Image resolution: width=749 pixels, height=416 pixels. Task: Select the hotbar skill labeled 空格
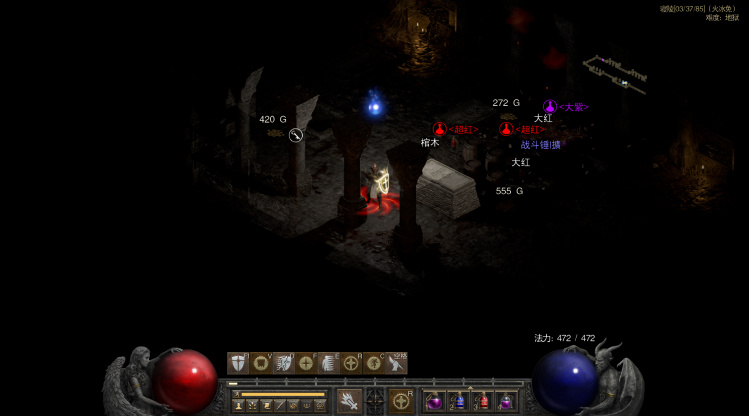(x=397, y=363)
